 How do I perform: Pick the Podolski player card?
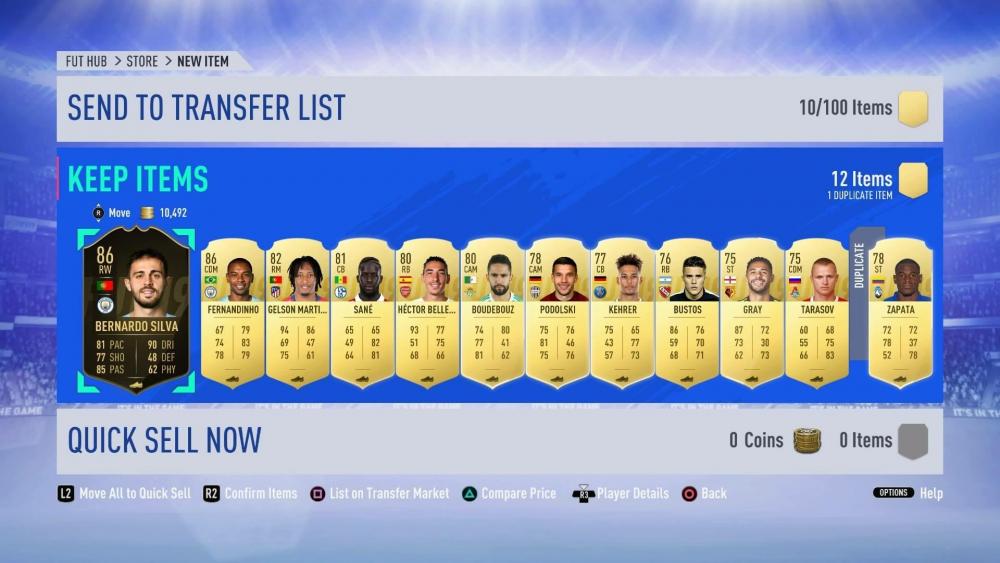(557, 312)
